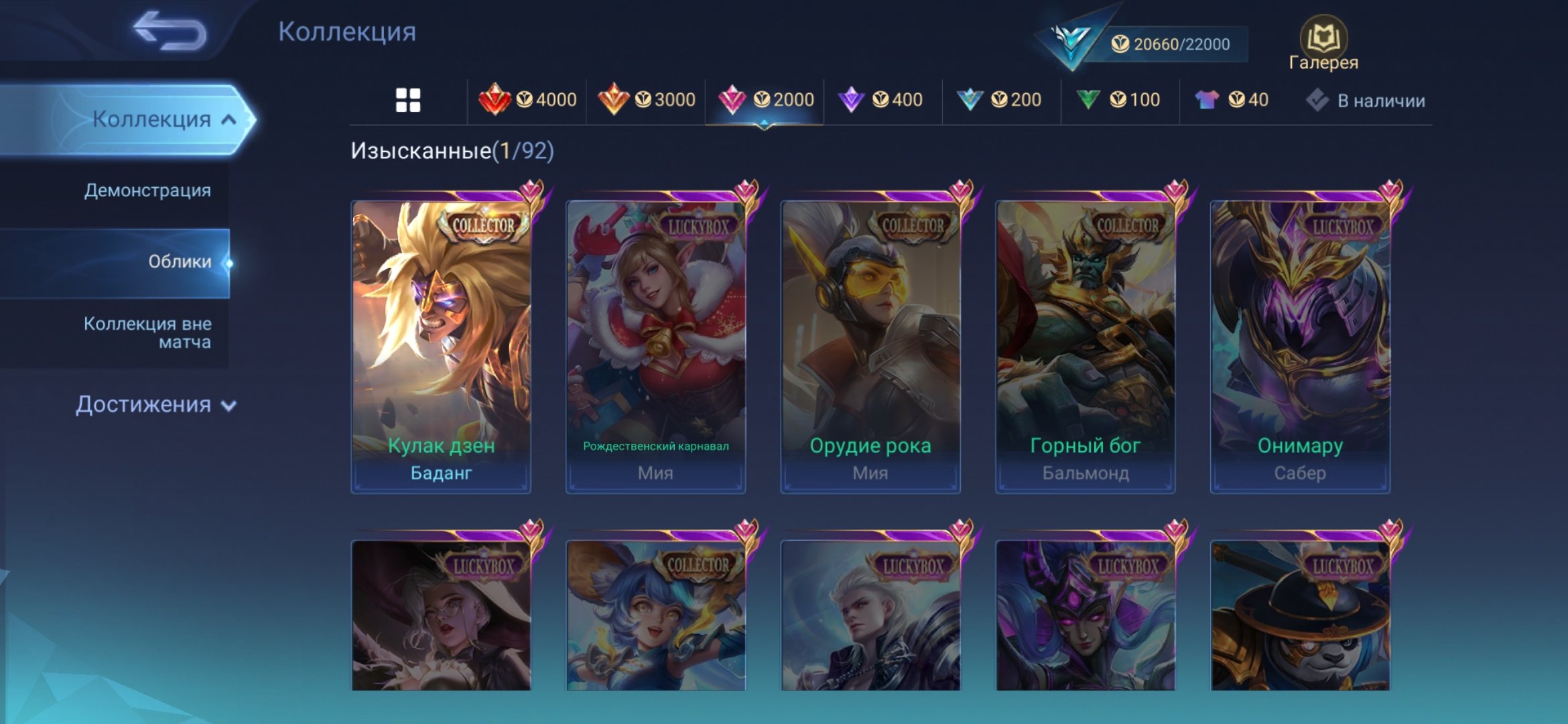
Task: Go back using the return arrow
Action: [x=170, y=31]
